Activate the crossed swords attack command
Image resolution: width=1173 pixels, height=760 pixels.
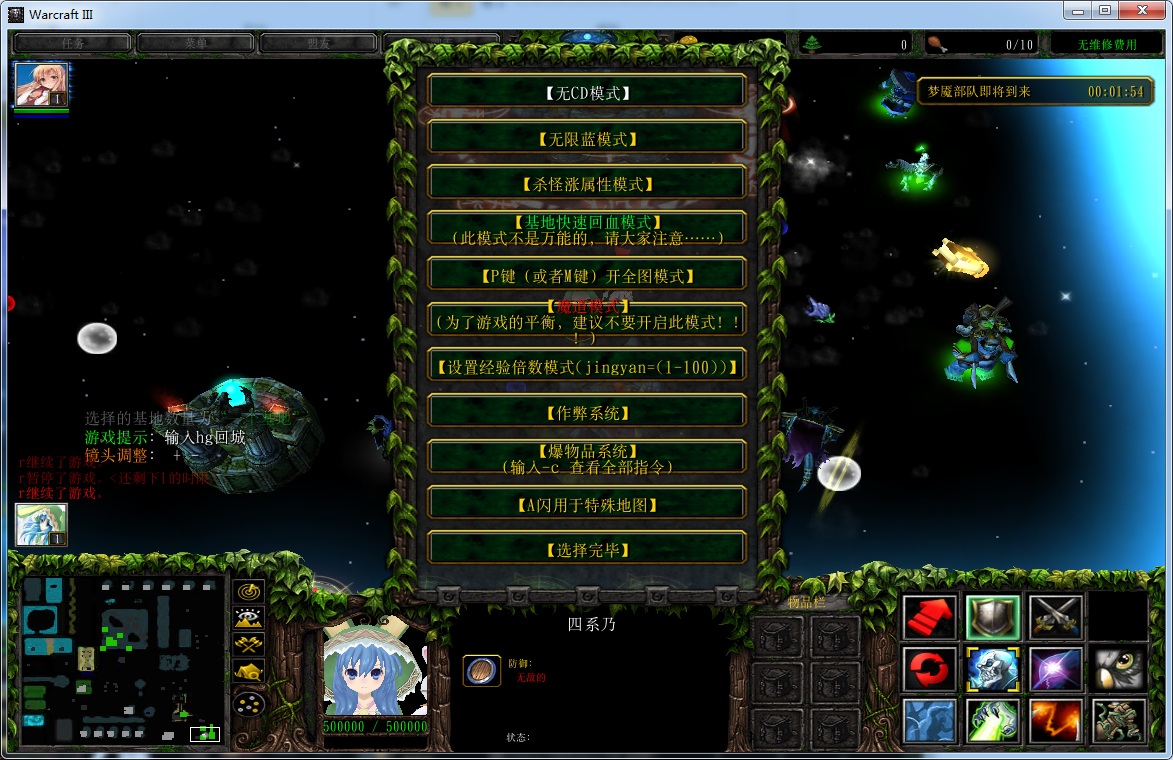pos(1055,617)
